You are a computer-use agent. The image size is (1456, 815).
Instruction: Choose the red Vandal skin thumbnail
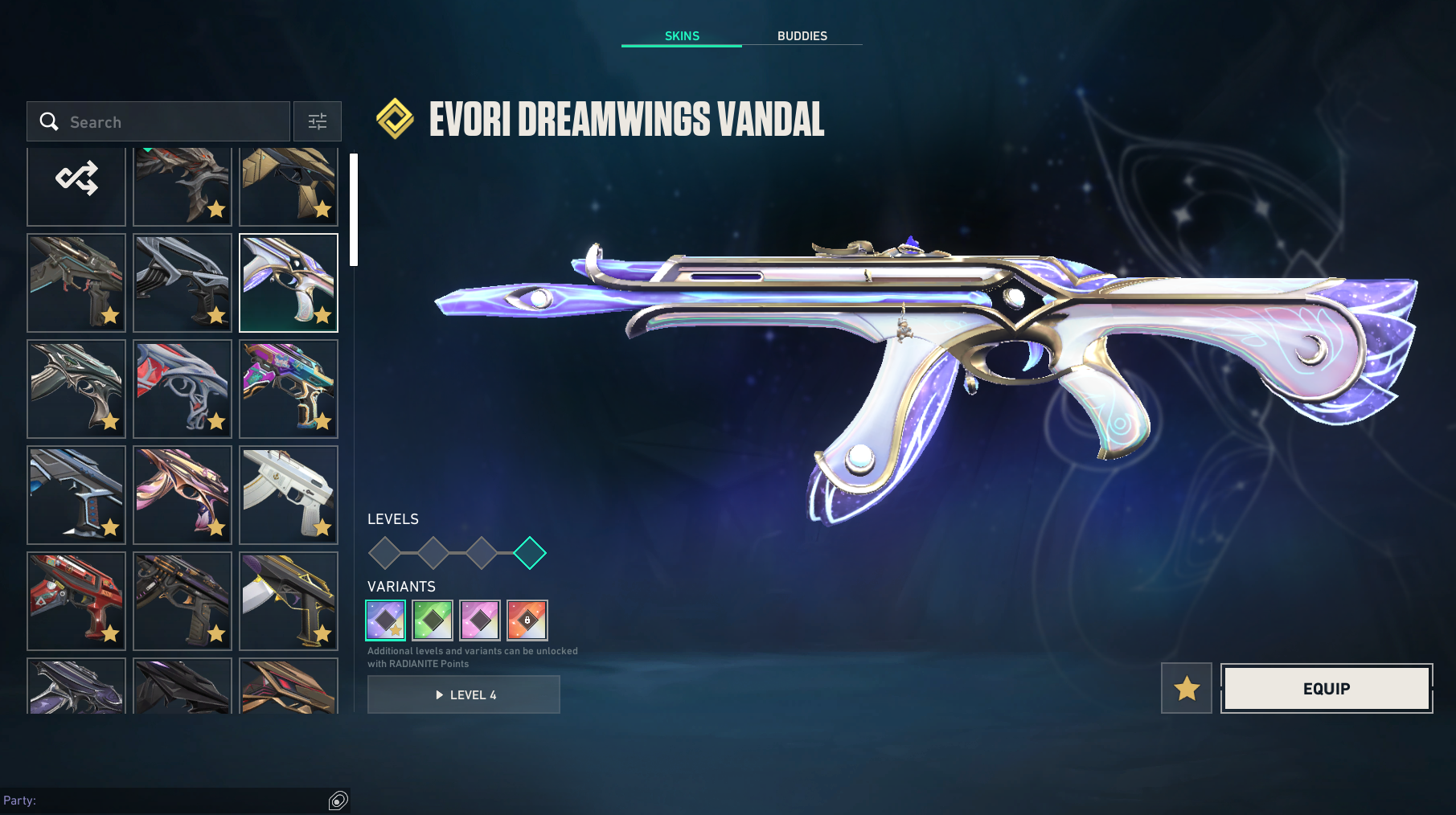(x=76, y=601)
